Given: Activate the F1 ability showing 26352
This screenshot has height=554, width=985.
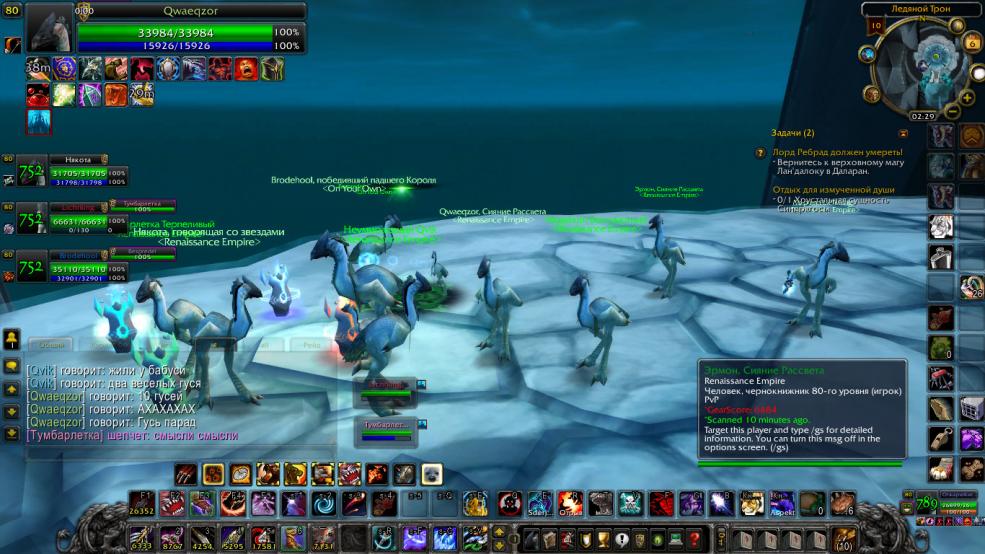Looking at the screenshot, I should [141, 503].
